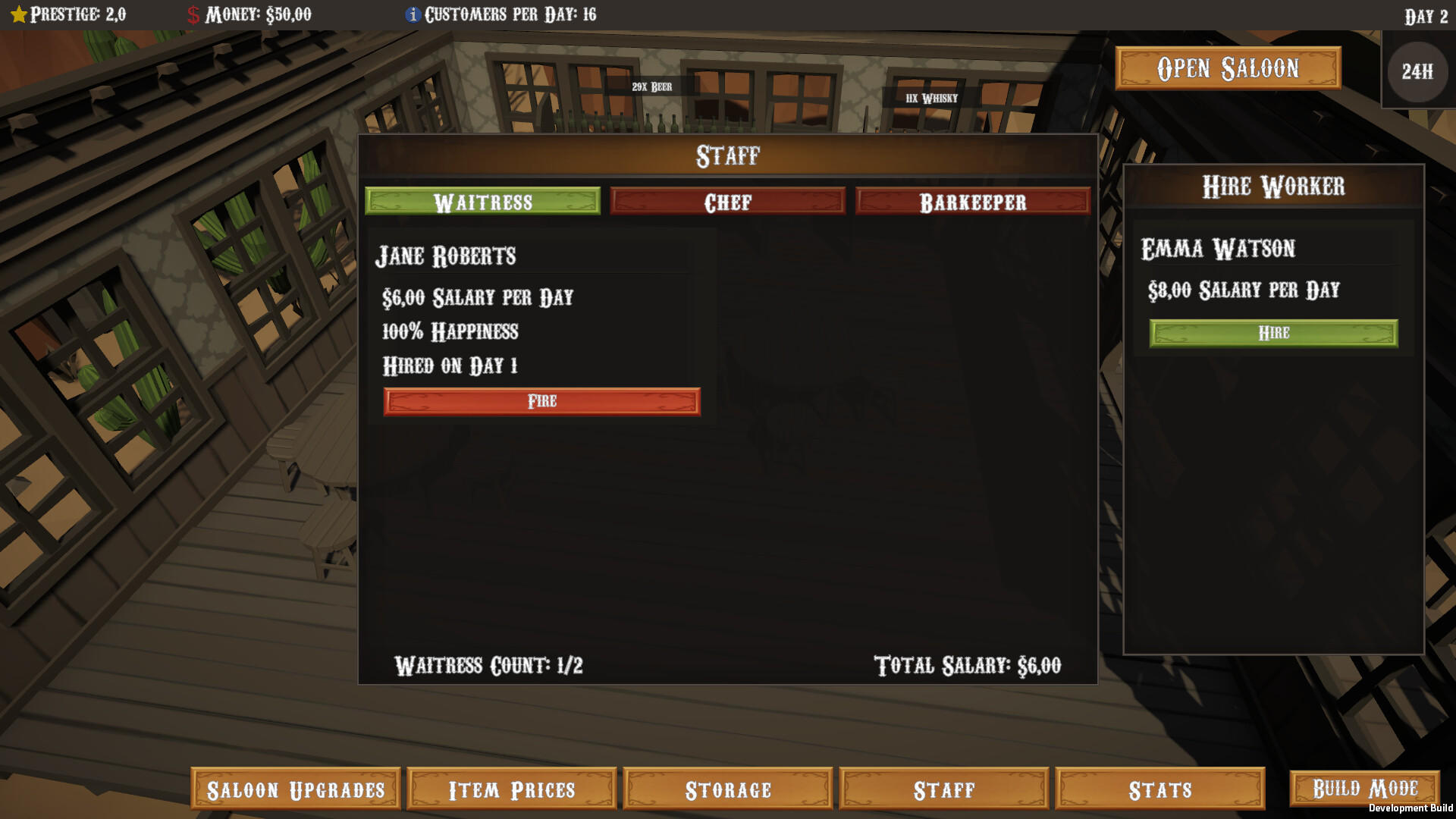1456x819 pixels.
Task: Fire Jane Roberts
Action: pos(541,401)
